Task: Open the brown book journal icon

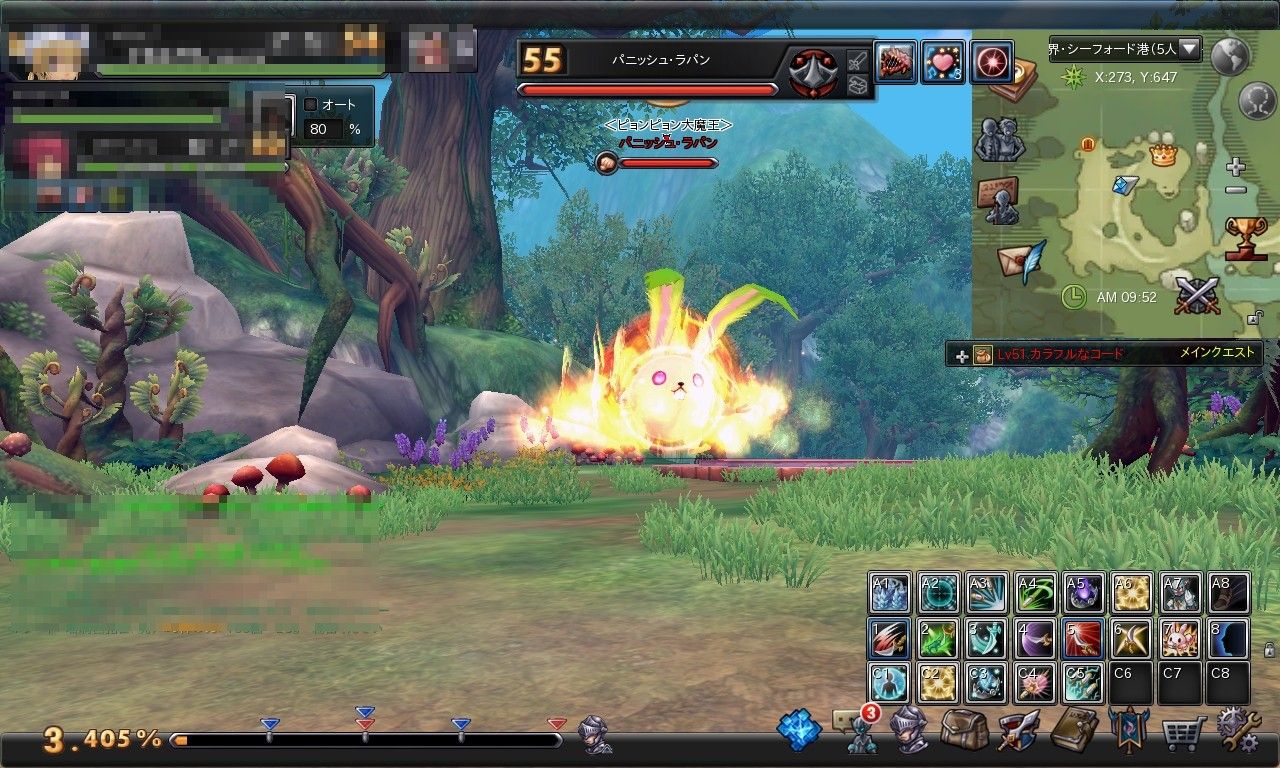Action: (1075, 730)
